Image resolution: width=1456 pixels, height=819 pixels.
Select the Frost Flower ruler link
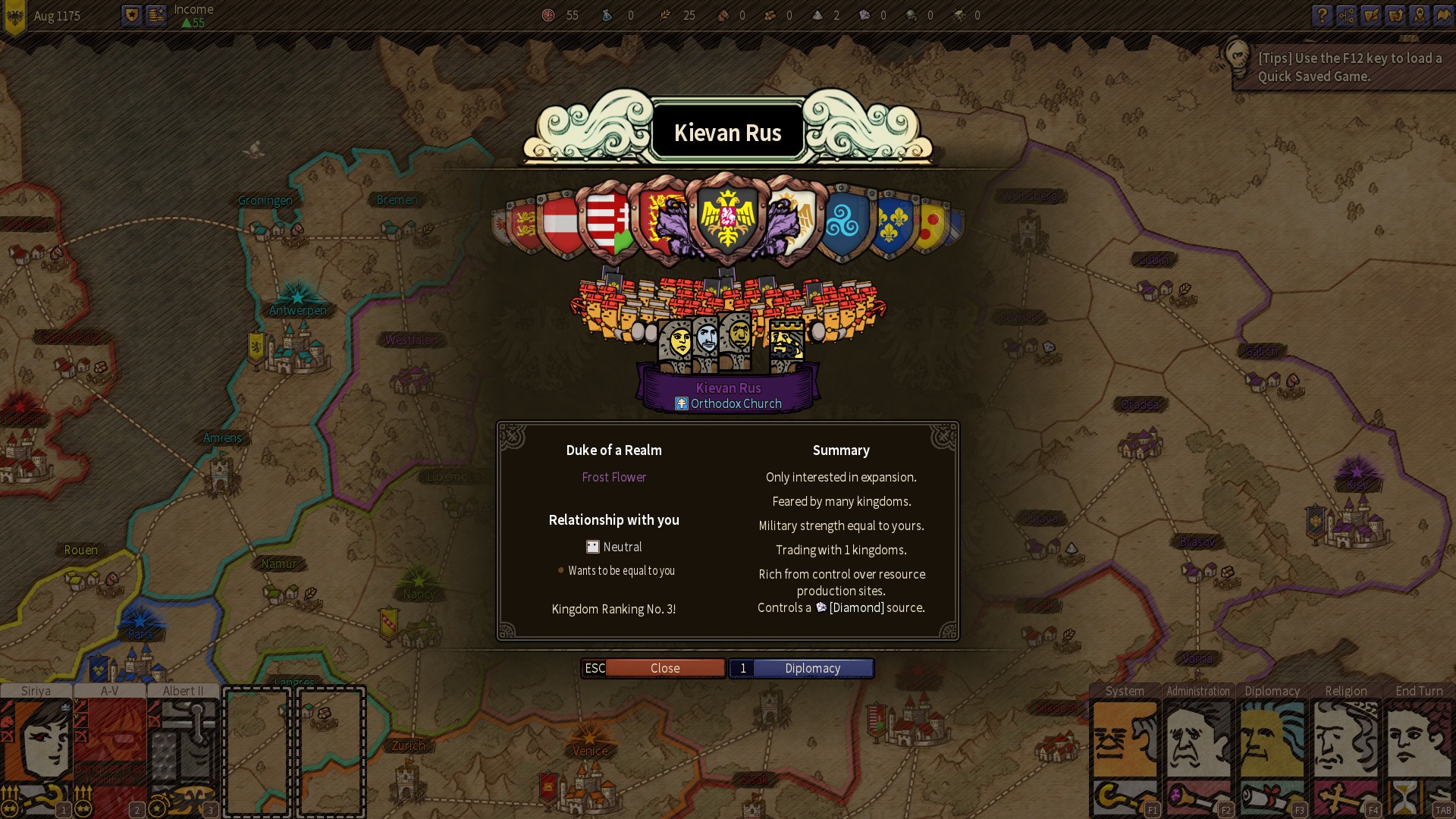[x=614, y=477]
